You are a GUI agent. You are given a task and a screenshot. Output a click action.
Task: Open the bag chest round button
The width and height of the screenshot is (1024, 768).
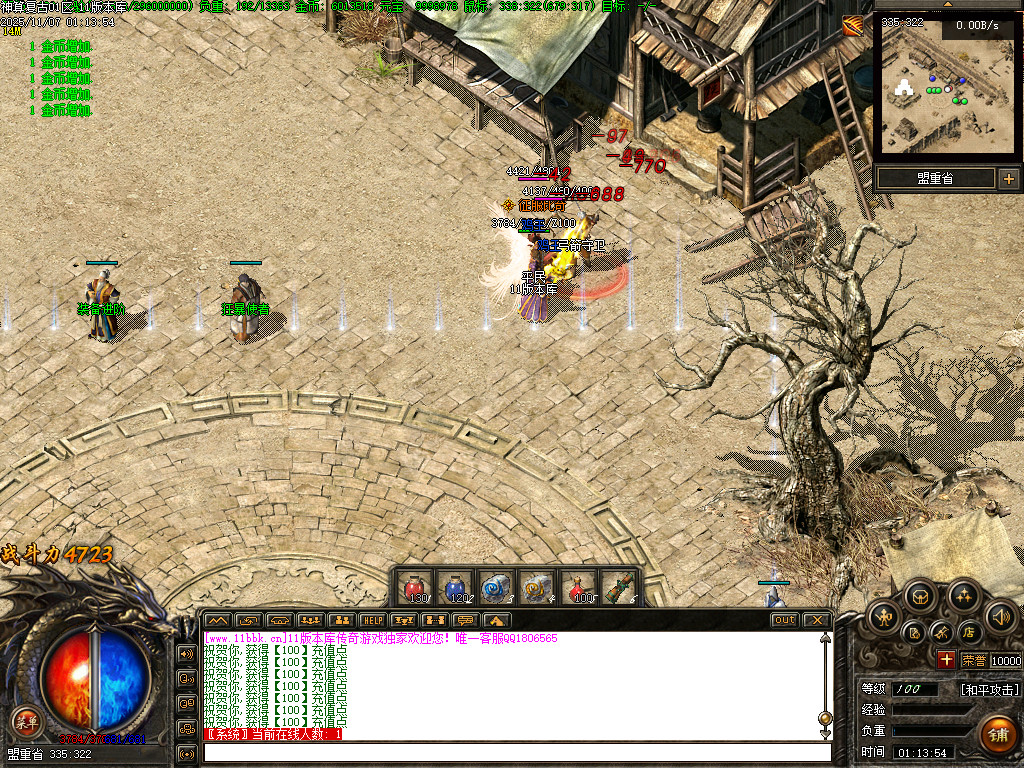pyautogui.click(x=921, y=597)
